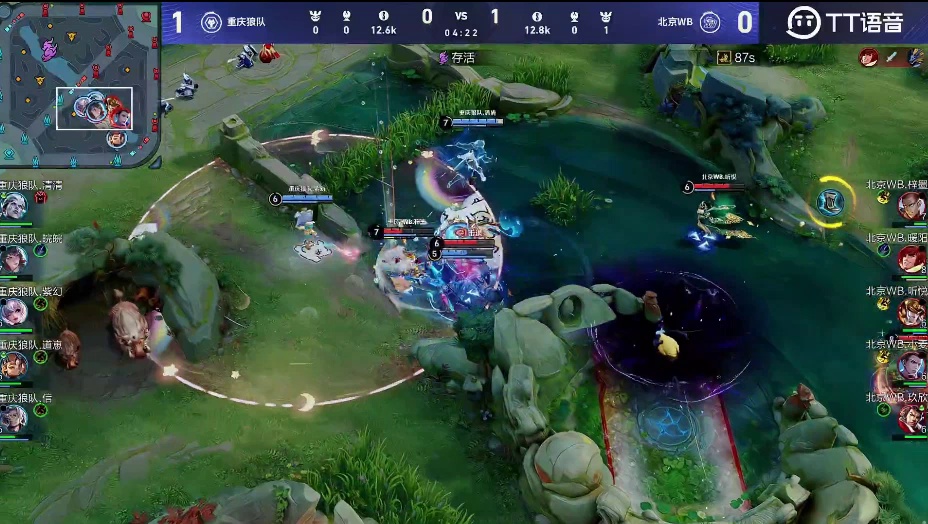Viewport: 928px width, 524px height.
Task: Select 重庆狼队.玩皖 player portrait
Action: click(13, 259)
